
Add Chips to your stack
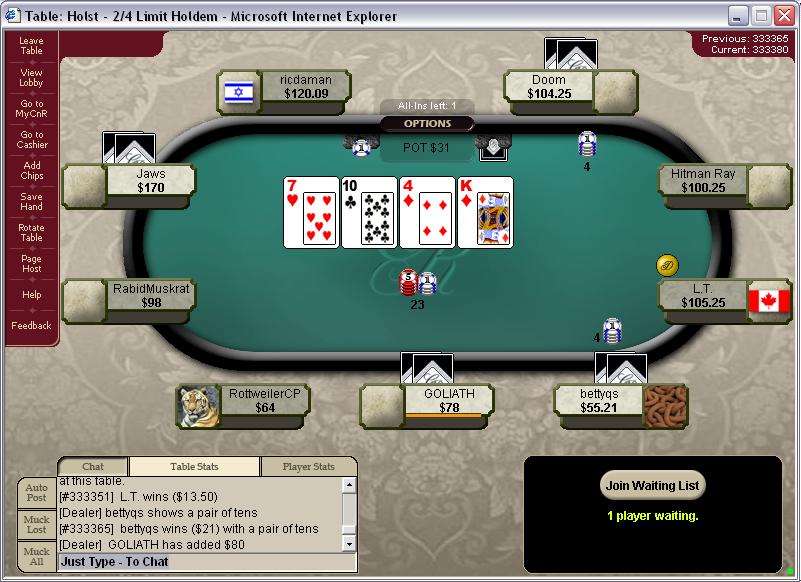31,171
